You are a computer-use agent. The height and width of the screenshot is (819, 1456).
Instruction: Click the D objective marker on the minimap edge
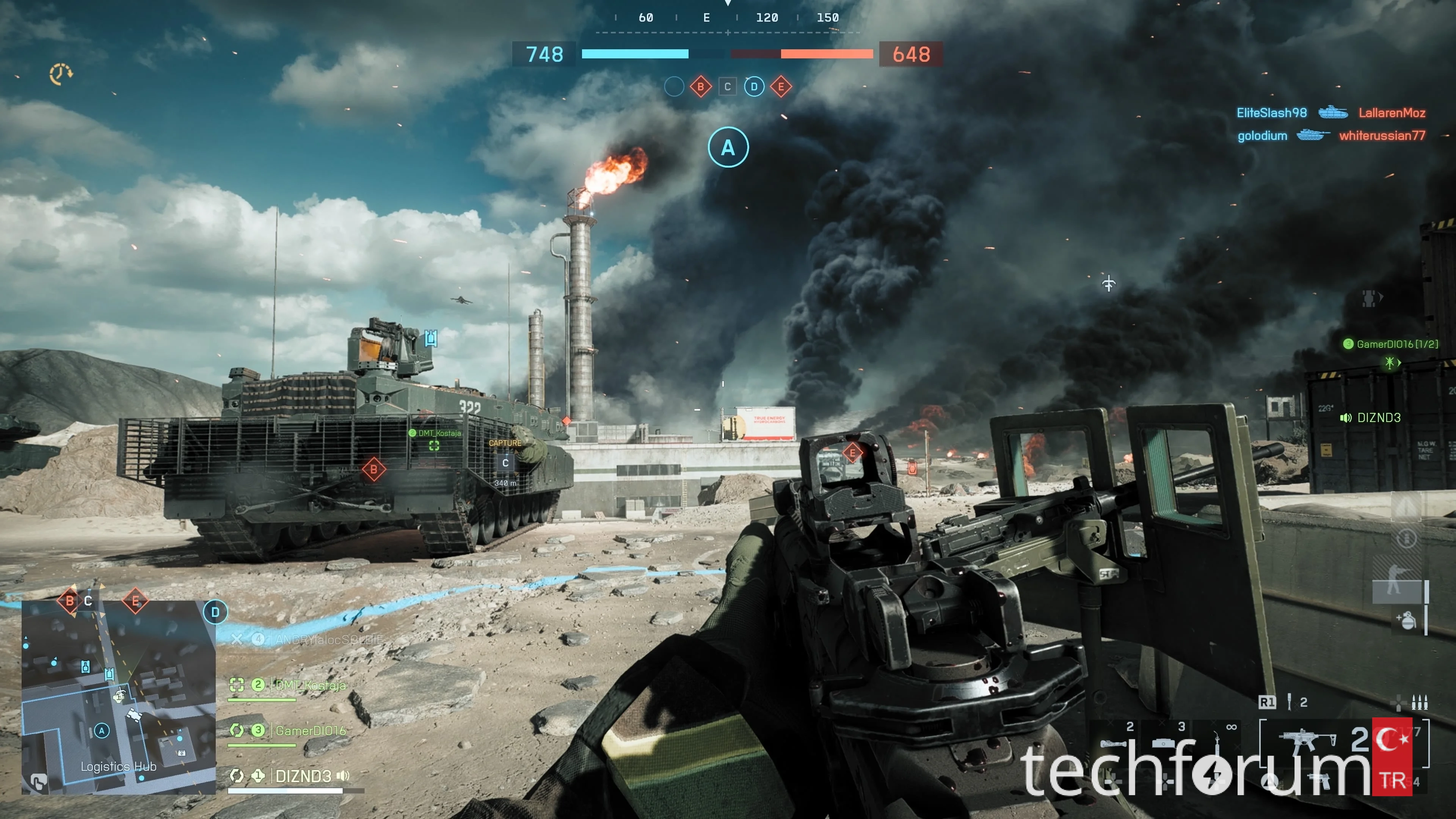coord(215,612)
